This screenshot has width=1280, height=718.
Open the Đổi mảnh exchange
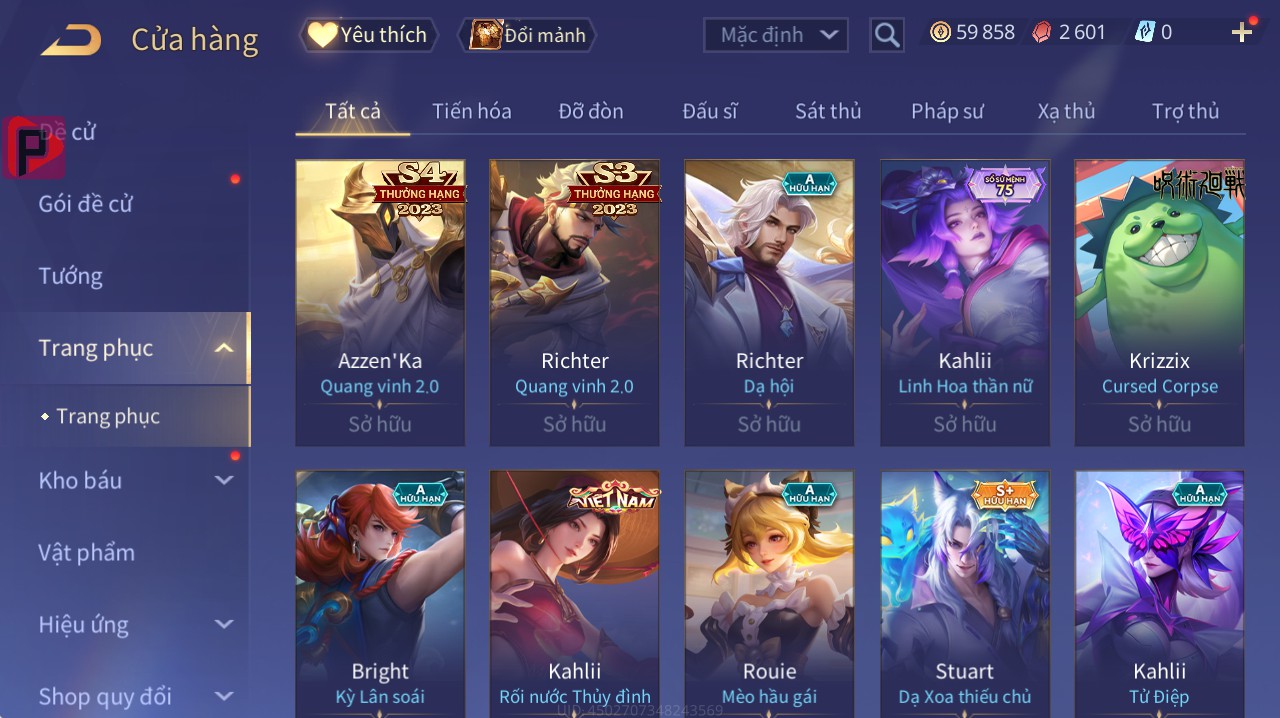pyautogui.click(x=527, y=35)
